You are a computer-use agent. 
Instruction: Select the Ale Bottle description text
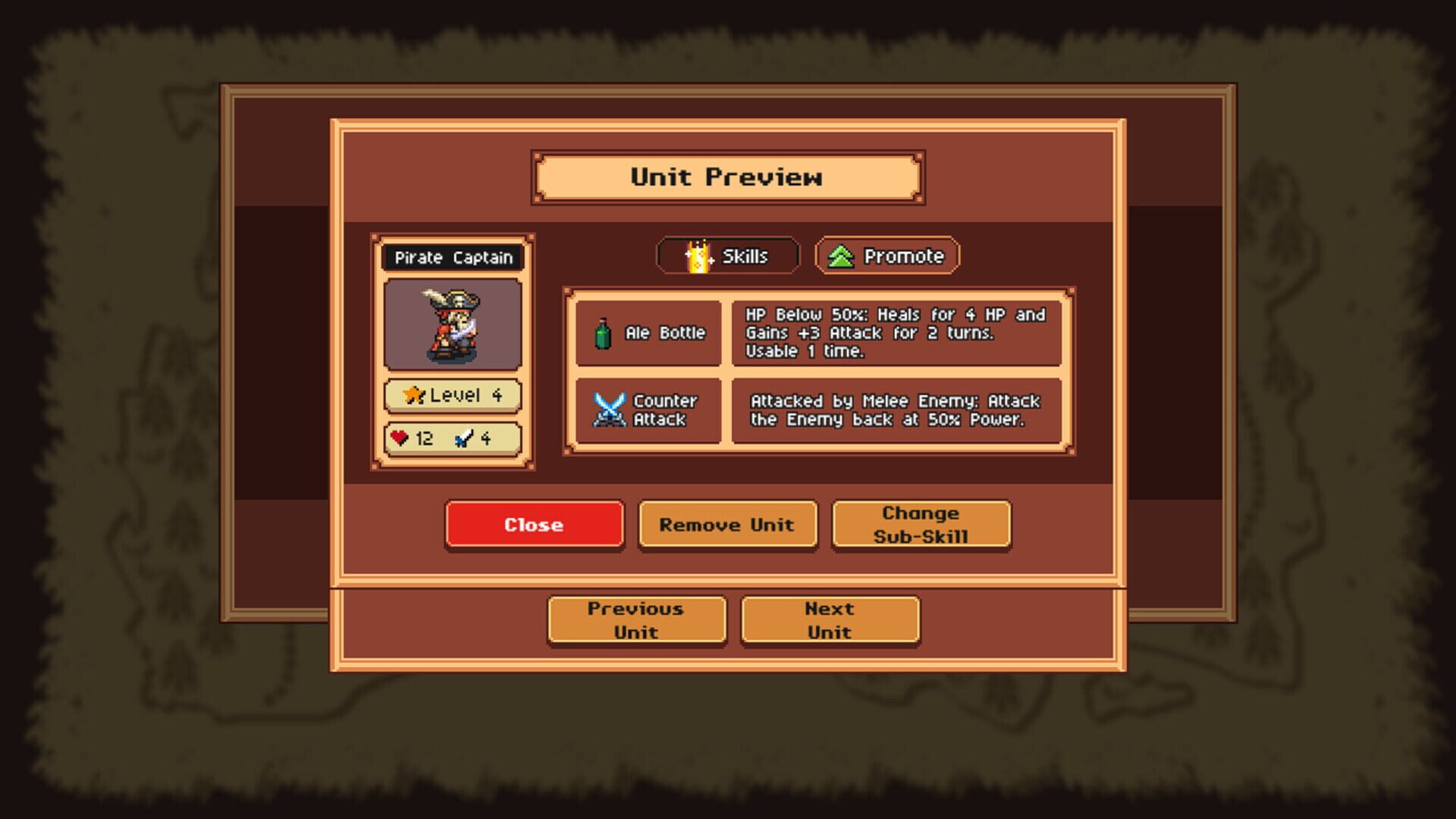[895, 334]
